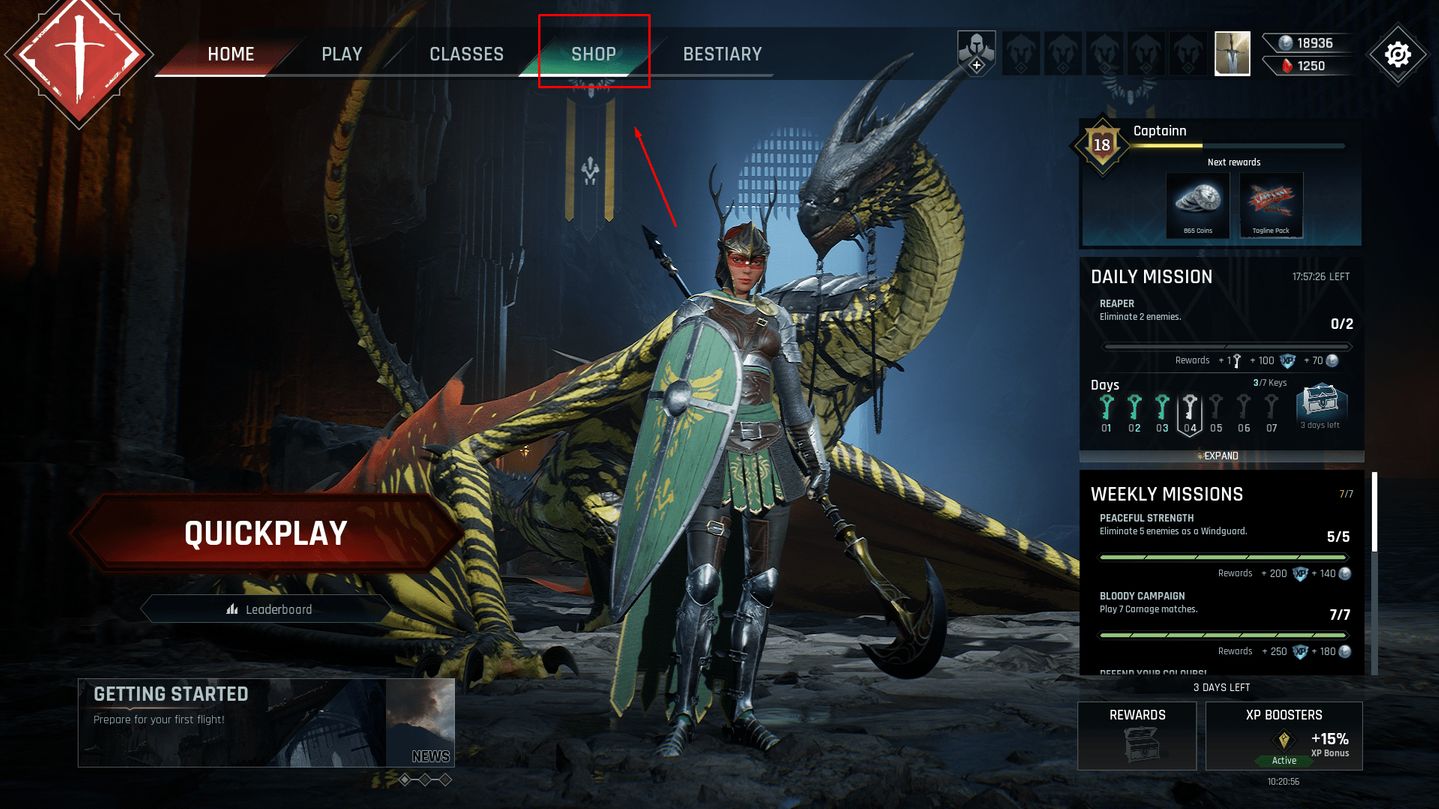
Task: Click the add squad member icon
Action: click(x=976, y=53)
